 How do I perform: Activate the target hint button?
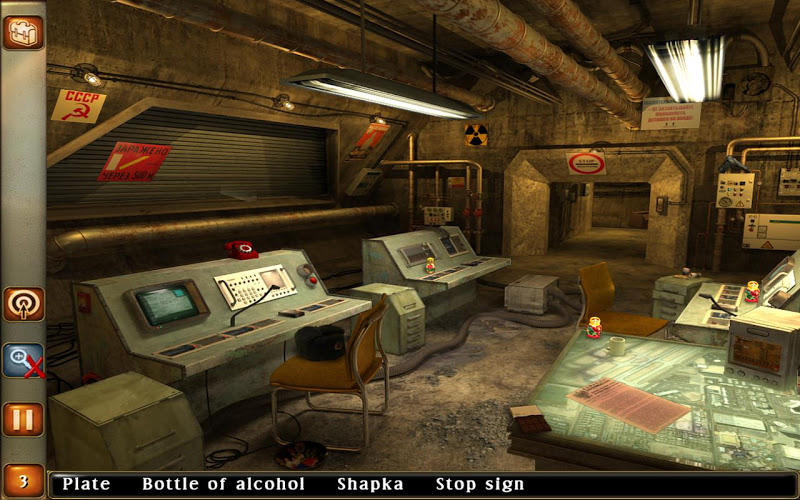(22, 303)
